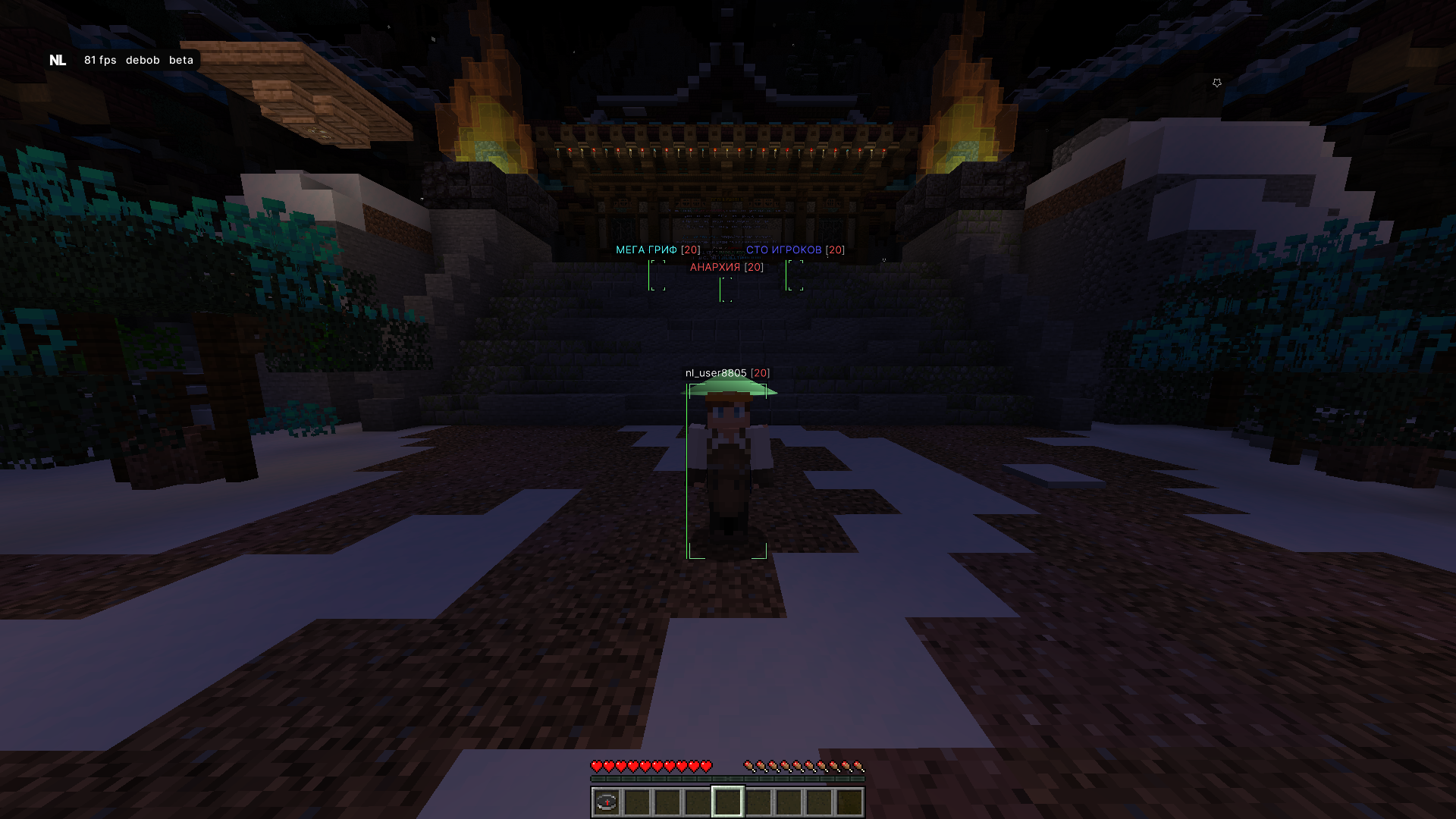
Task: Click the first heart in the health bar
Action: pyautogui.click(x=598, y=765)
